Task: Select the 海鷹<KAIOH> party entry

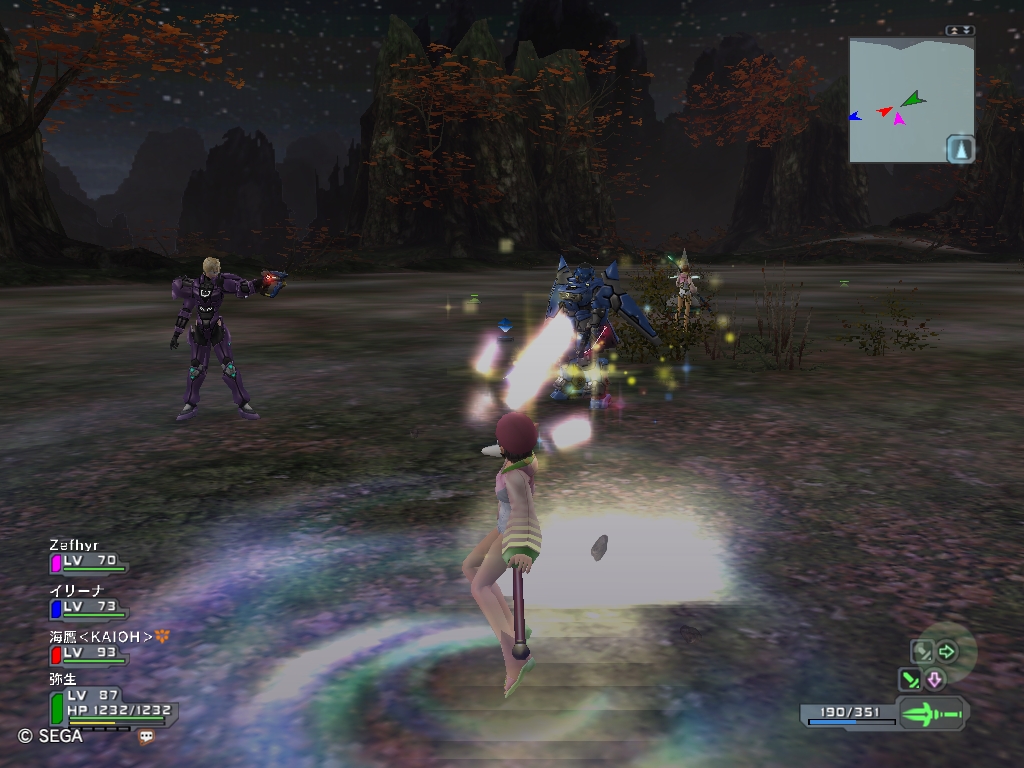Action: coord(90,648)
